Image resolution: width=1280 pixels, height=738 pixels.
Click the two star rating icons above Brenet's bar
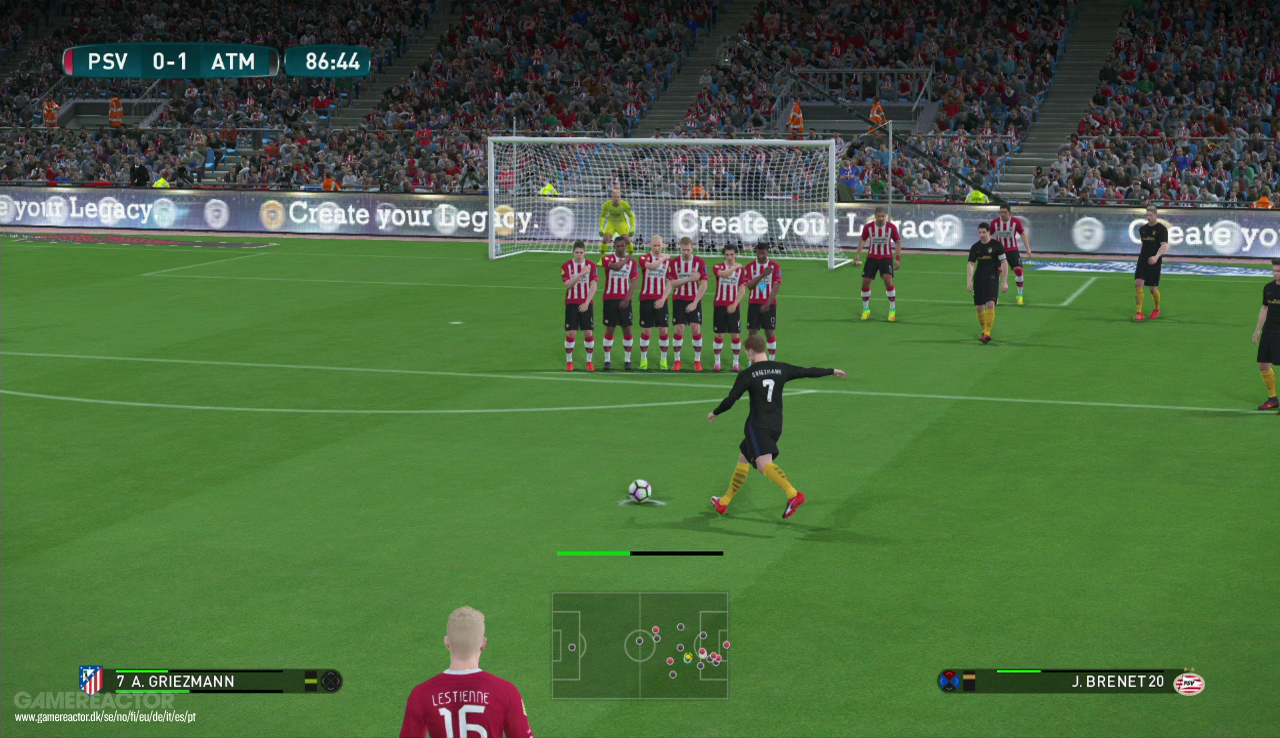pyautogui.click(x=1189, y=668)
